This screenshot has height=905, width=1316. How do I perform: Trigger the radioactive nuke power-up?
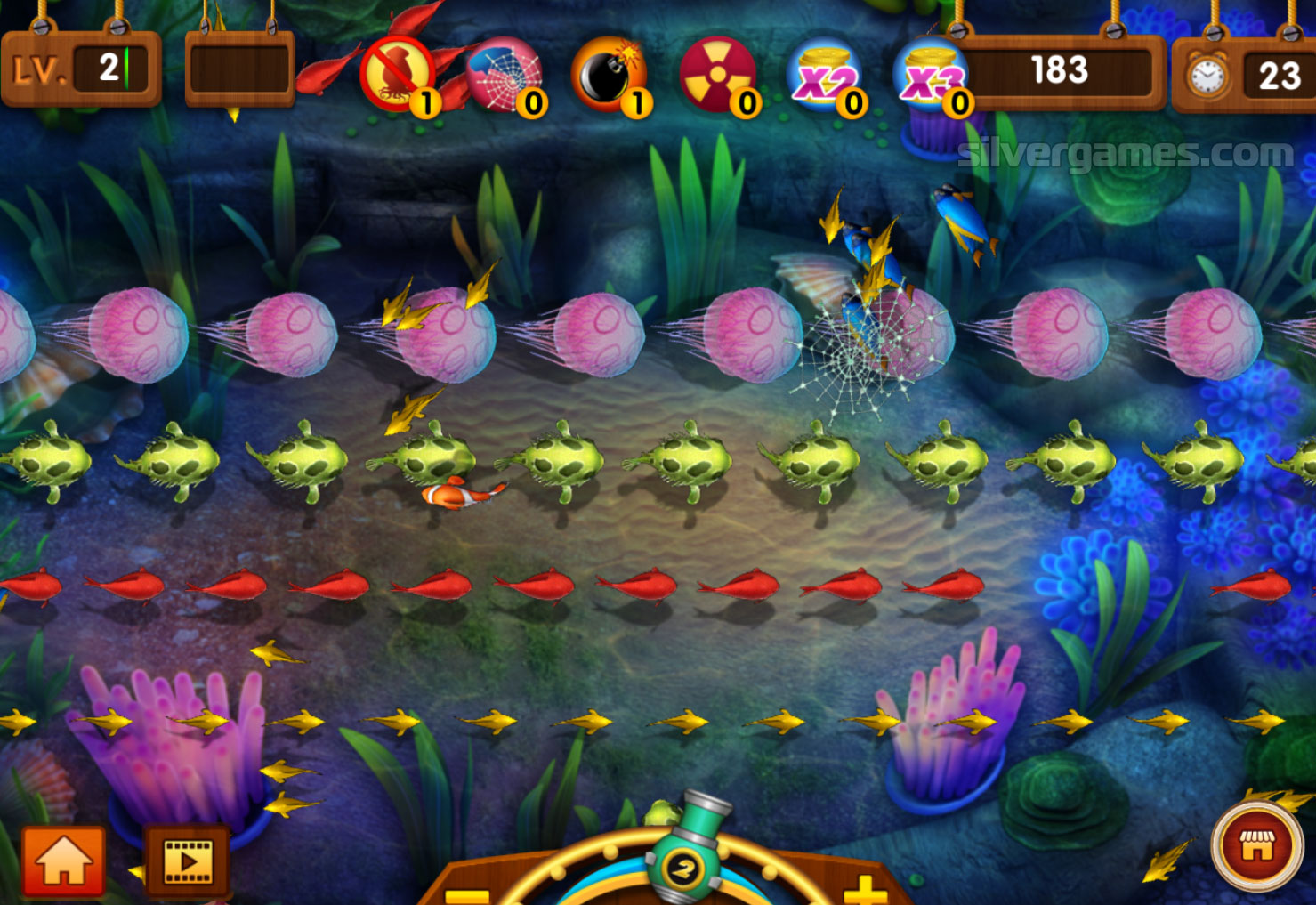(x=717, y=76)
